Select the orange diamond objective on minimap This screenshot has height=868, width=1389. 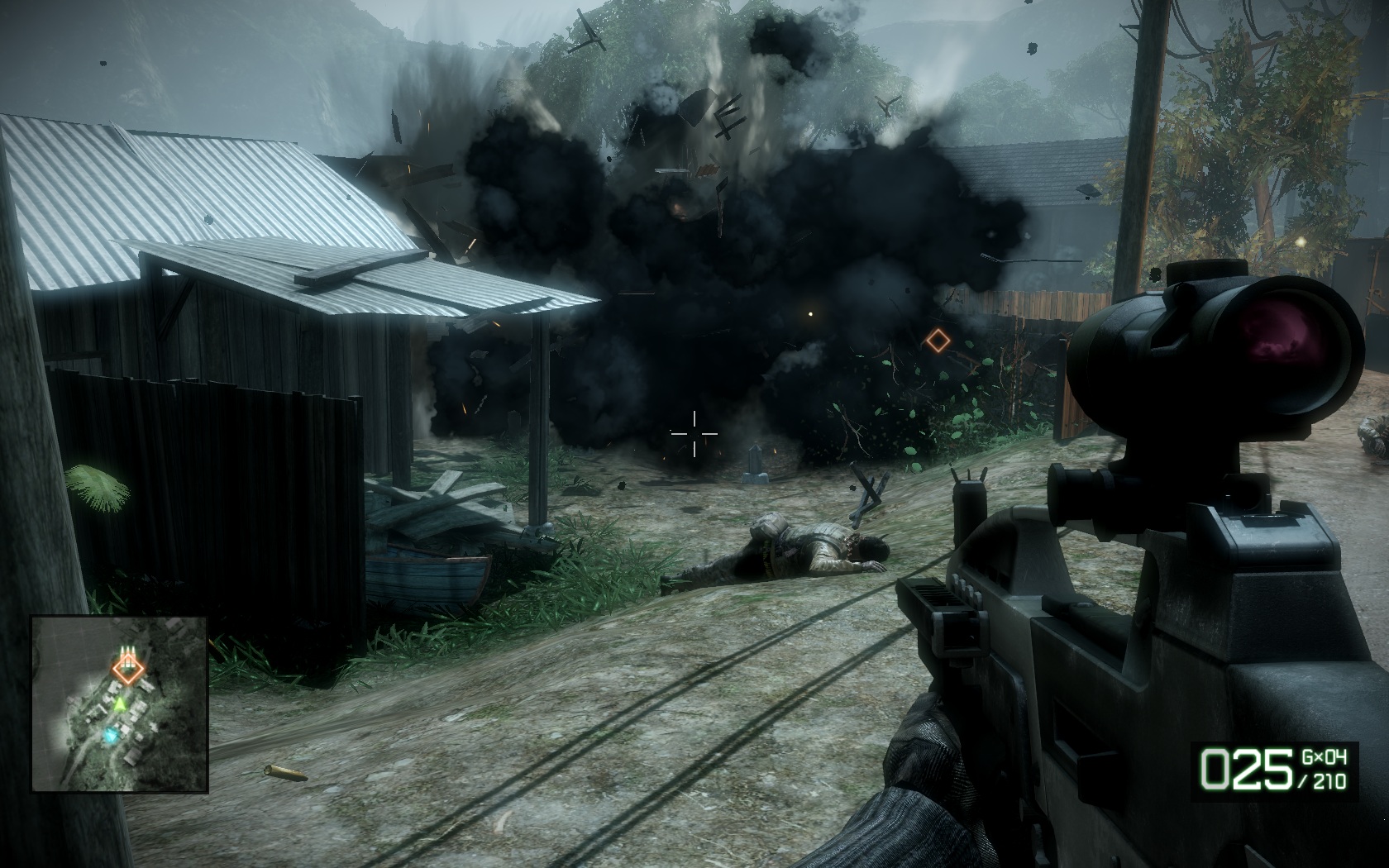click(126, 670)
